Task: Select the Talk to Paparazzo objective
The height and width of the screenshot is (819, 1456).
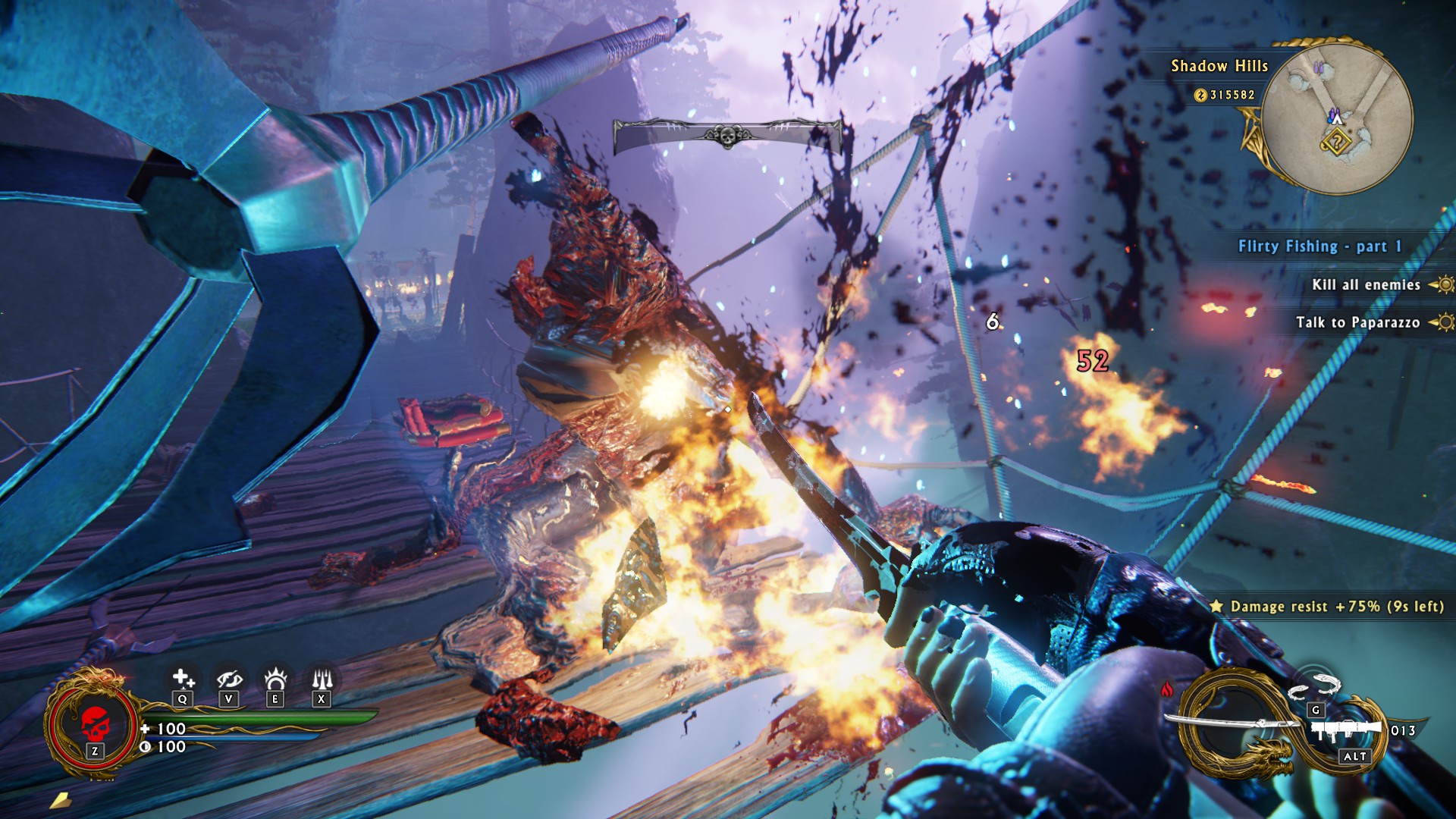Action: [x=1357, y=322]
